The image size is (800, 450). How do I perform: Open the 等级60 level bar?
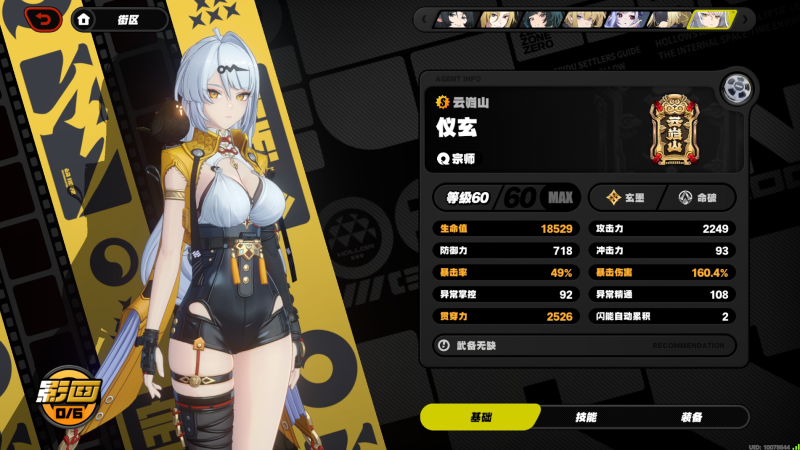[x=505, y=197]
